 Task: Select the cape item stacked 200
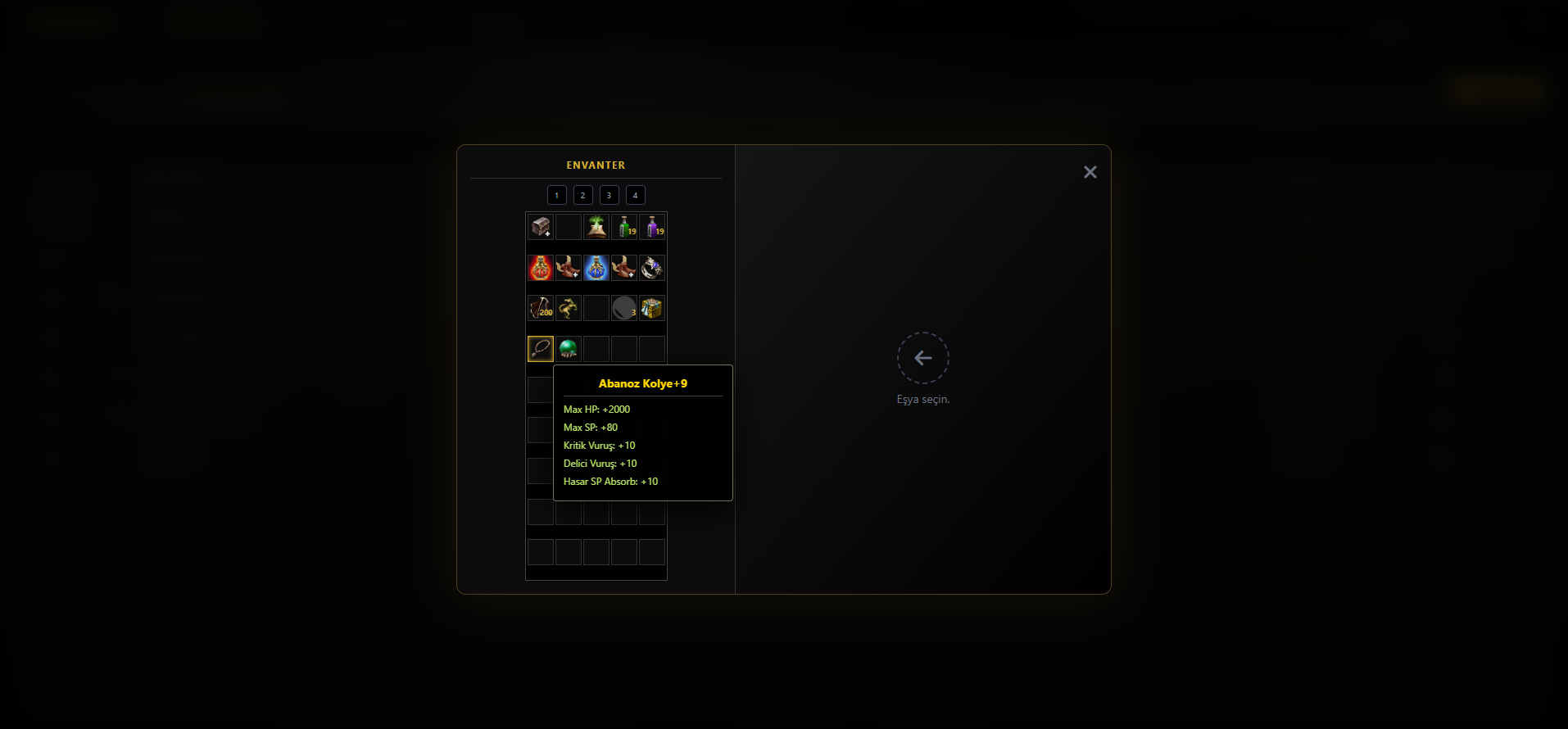coord(541,308)
